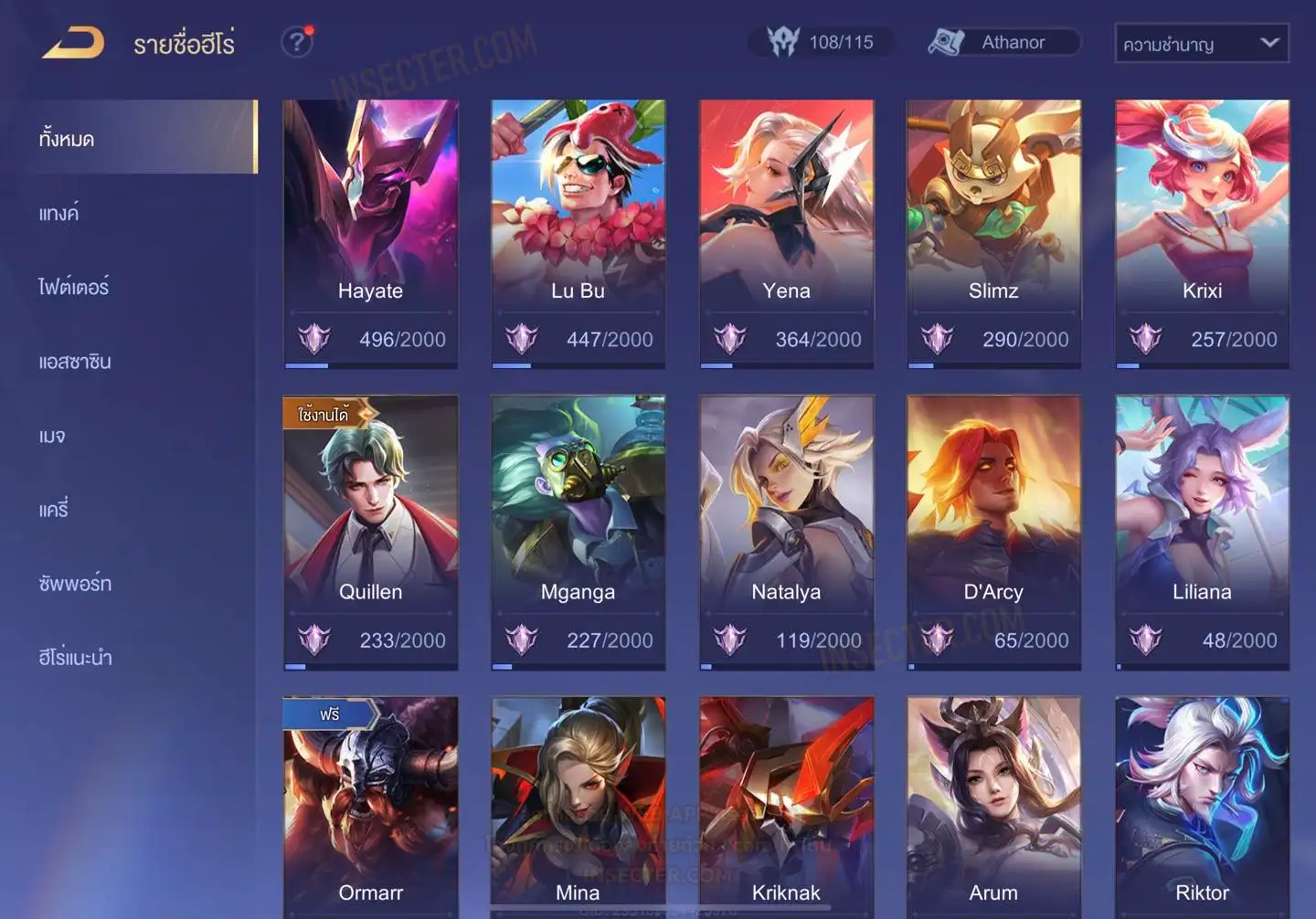Select the Athanor world button
1316x919 pixels.
pyautogui.click(x=1004, y=42)
